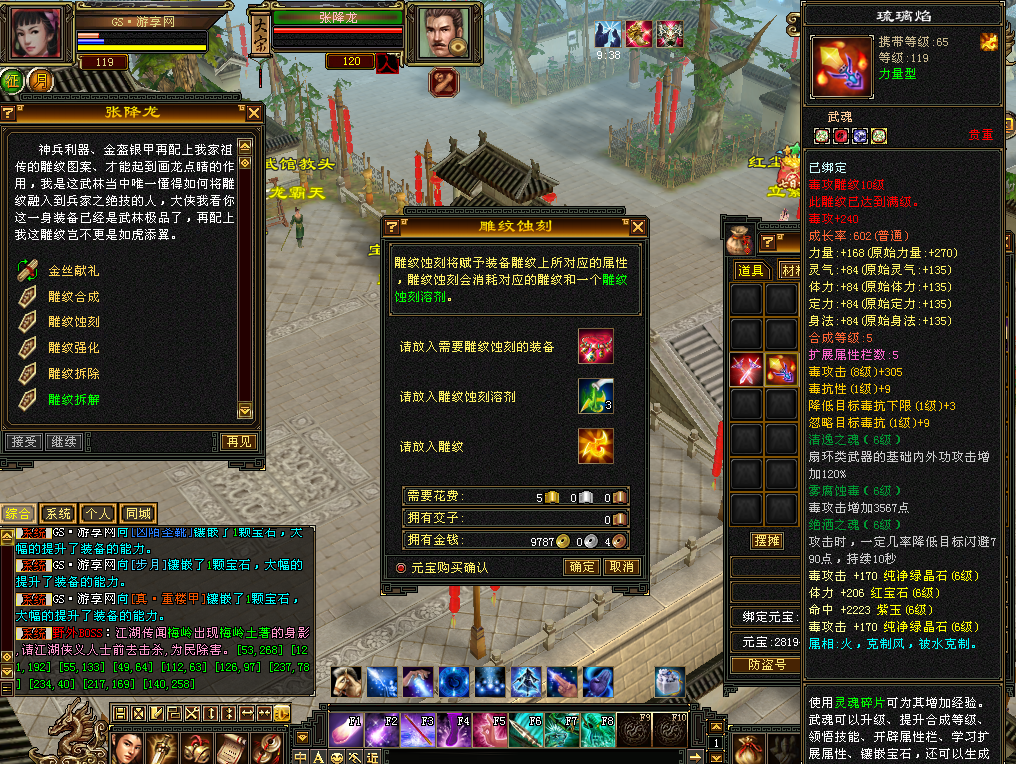Select 雕纹拆除 from the NPC list

73,374
